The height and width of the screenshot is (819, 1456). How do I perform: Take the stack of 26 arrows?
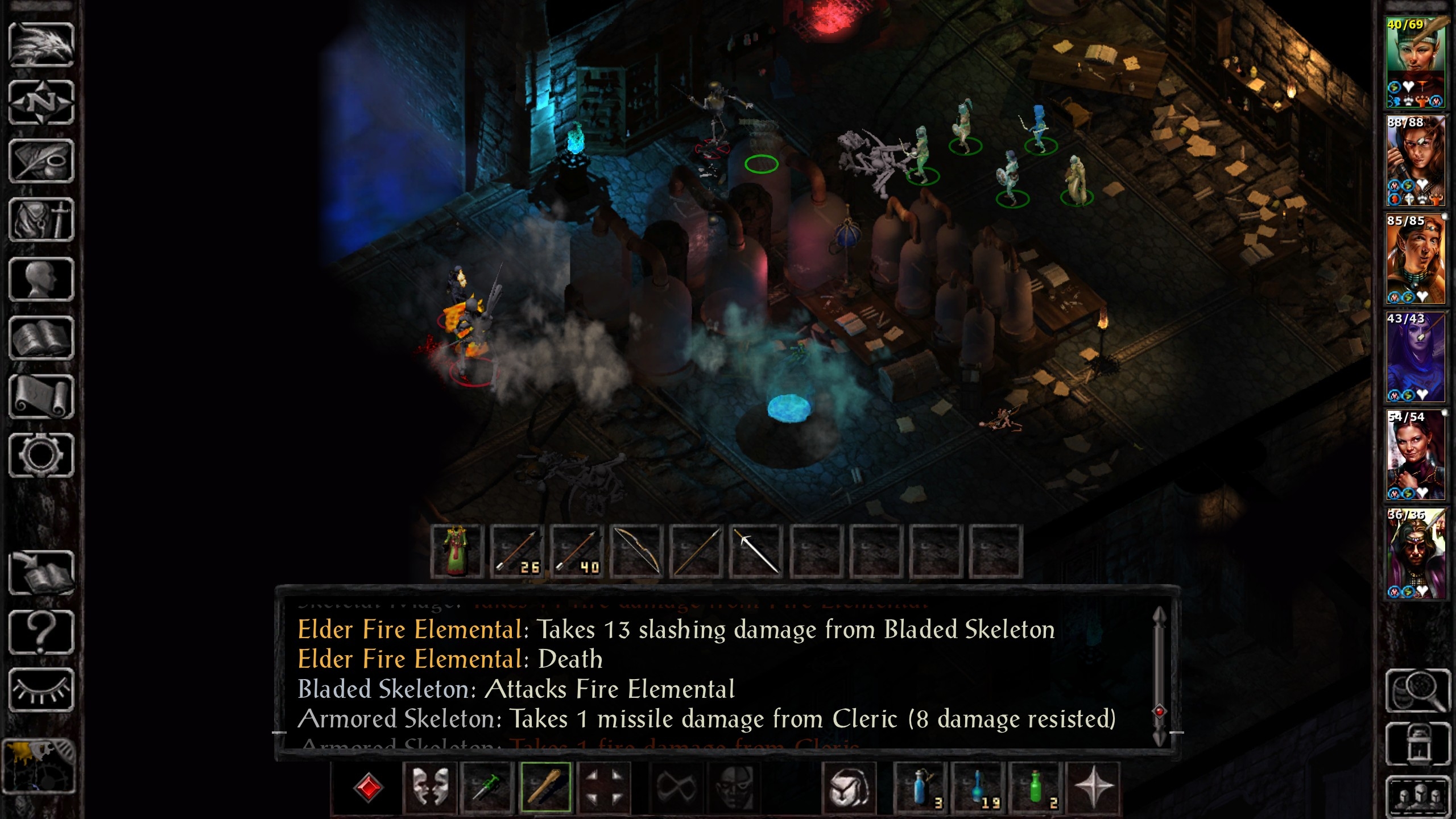tap(517, 552)
